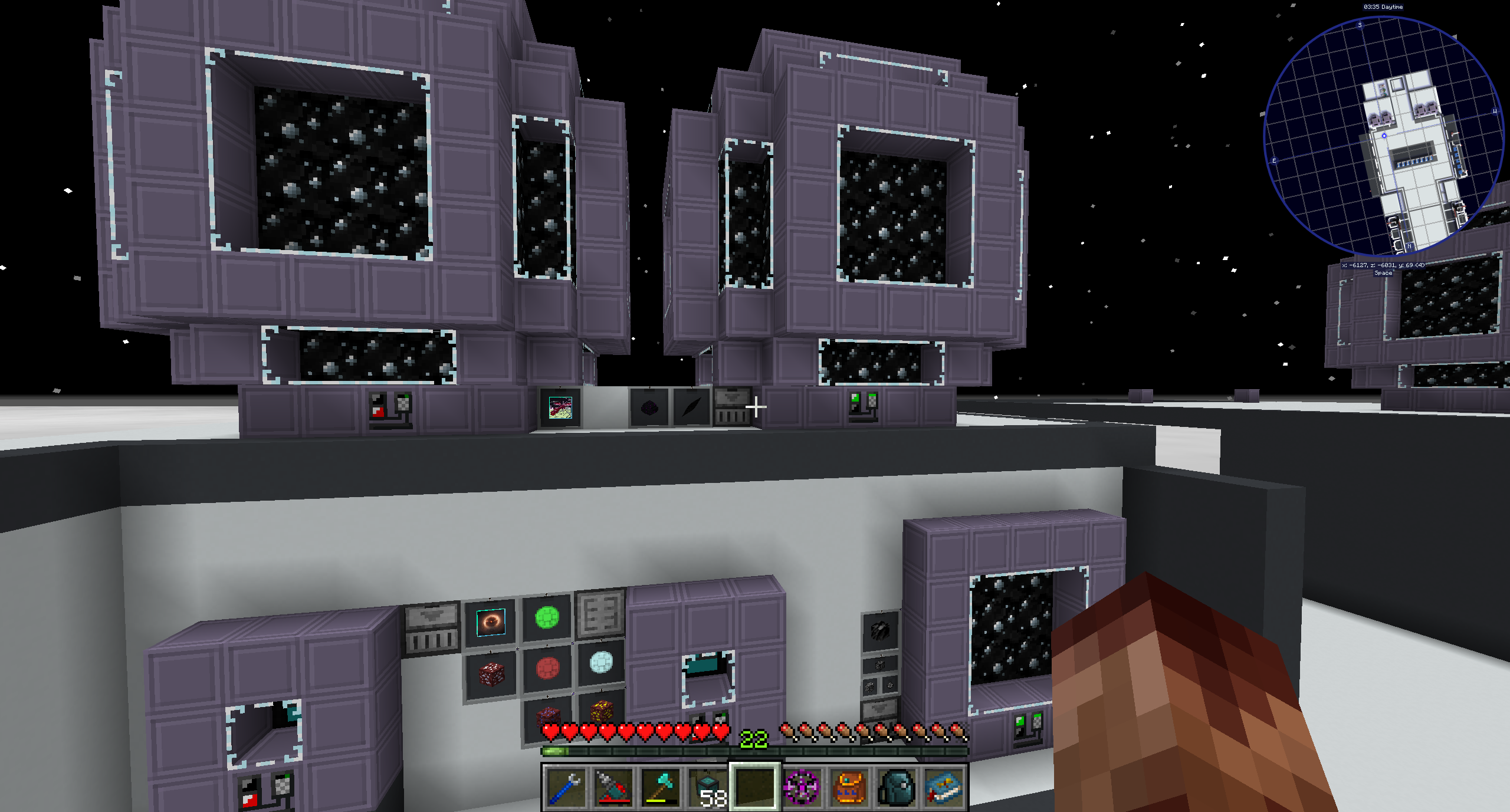Select the teal block stack of 58
This screenshot has height=812, width=1510.
(x=707, y=787)
